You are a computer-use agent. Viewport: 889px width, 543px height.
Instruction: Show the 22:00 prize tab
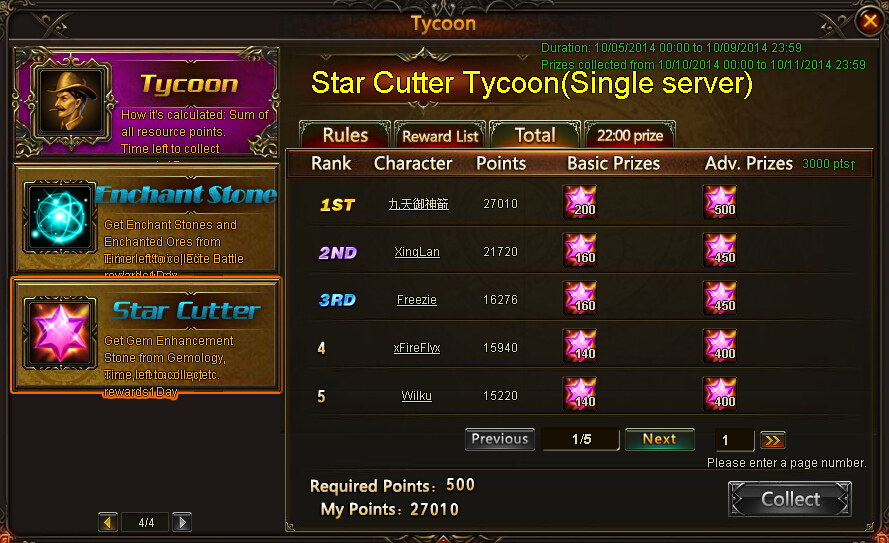(x=630, y=135)
